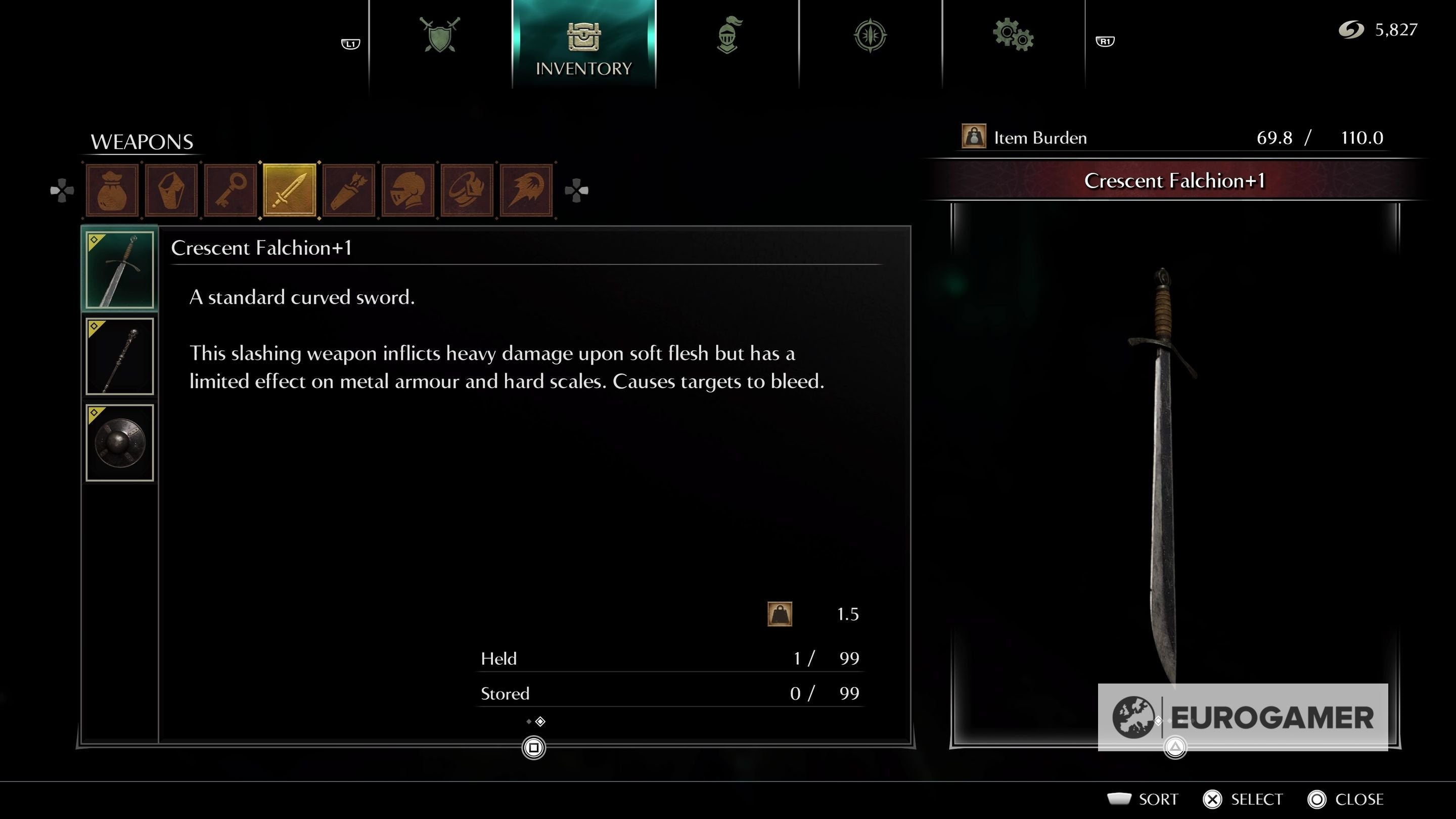Select the consumables pouch category icon

click(x=111, y=190)
